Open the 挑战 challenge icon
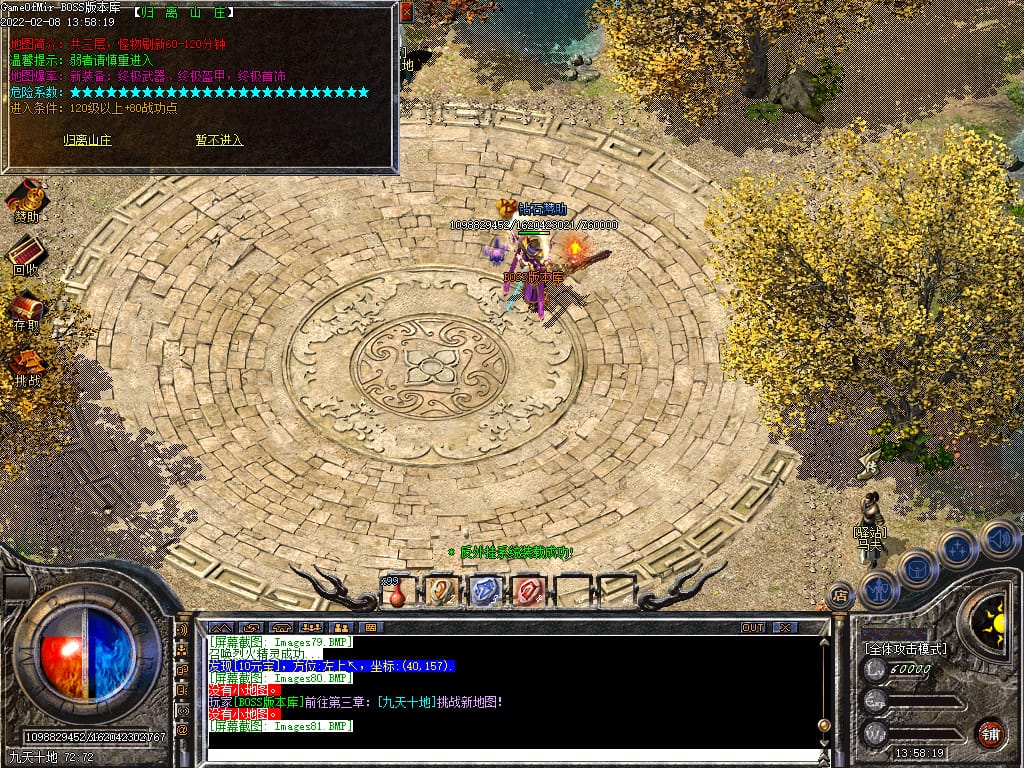Screen dimensions: 1024x768 pos(27,362)
